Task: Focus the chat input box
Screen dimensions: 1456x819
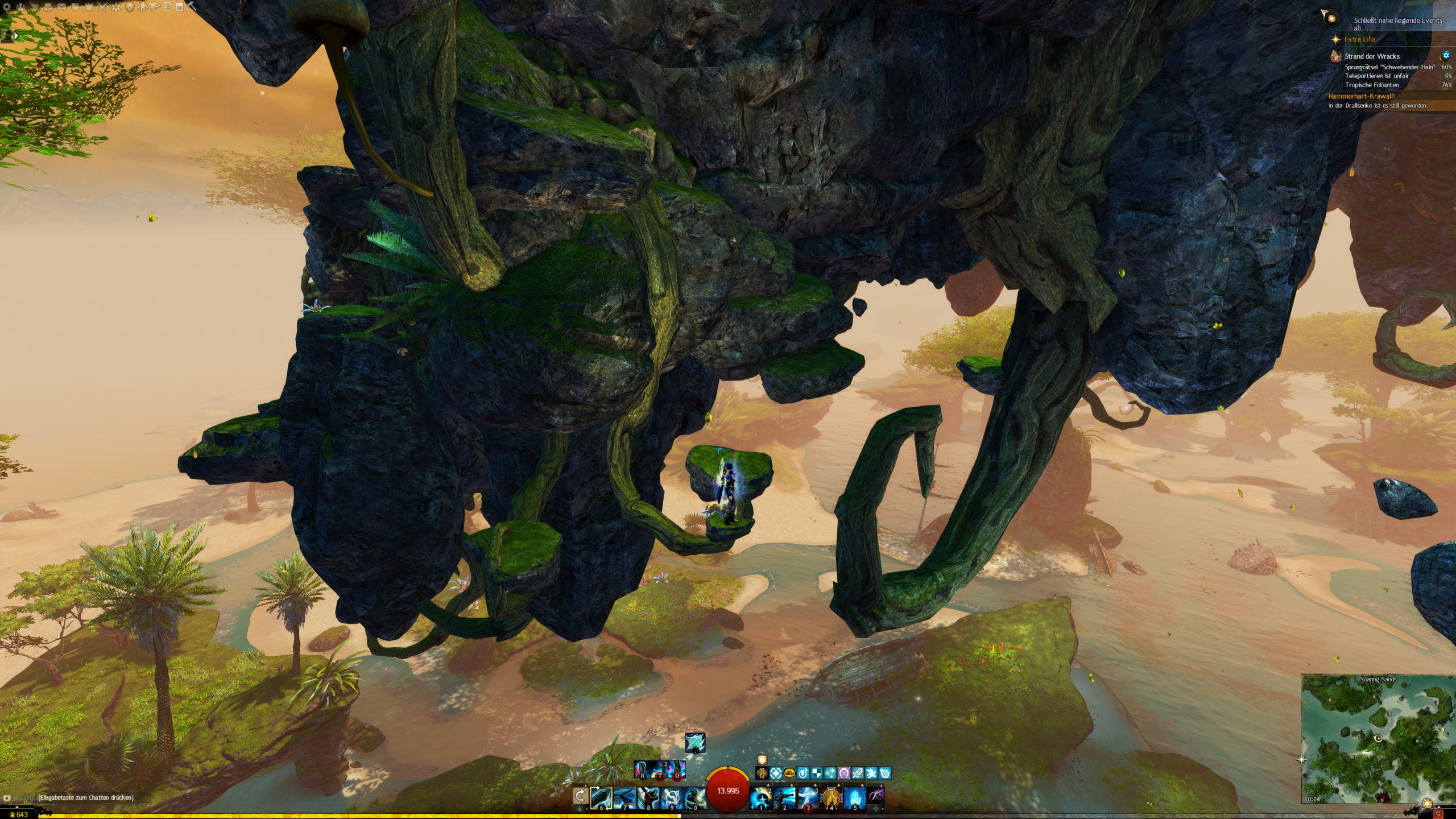Action: click(85, 797)
